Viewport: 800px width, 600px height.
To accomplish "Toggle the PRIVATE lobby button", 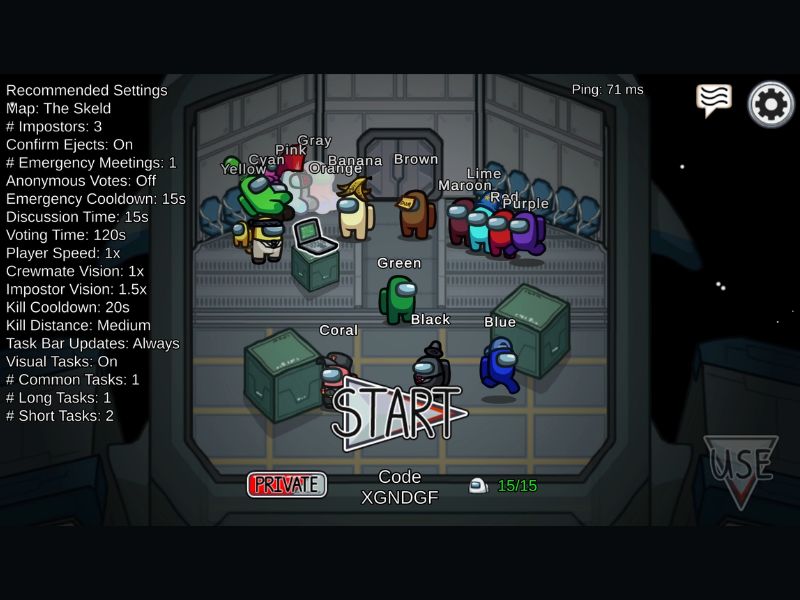I will tap(287, 485).
